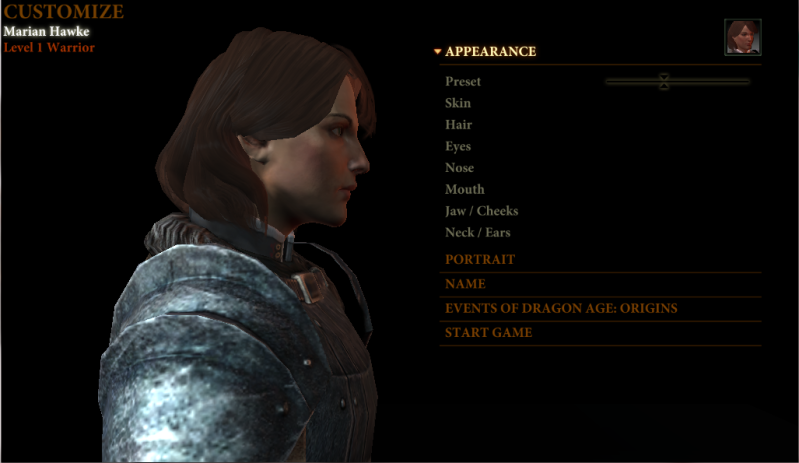Open the Nose settings
Viewport: 799px width, 463px height.
(459, 168)
